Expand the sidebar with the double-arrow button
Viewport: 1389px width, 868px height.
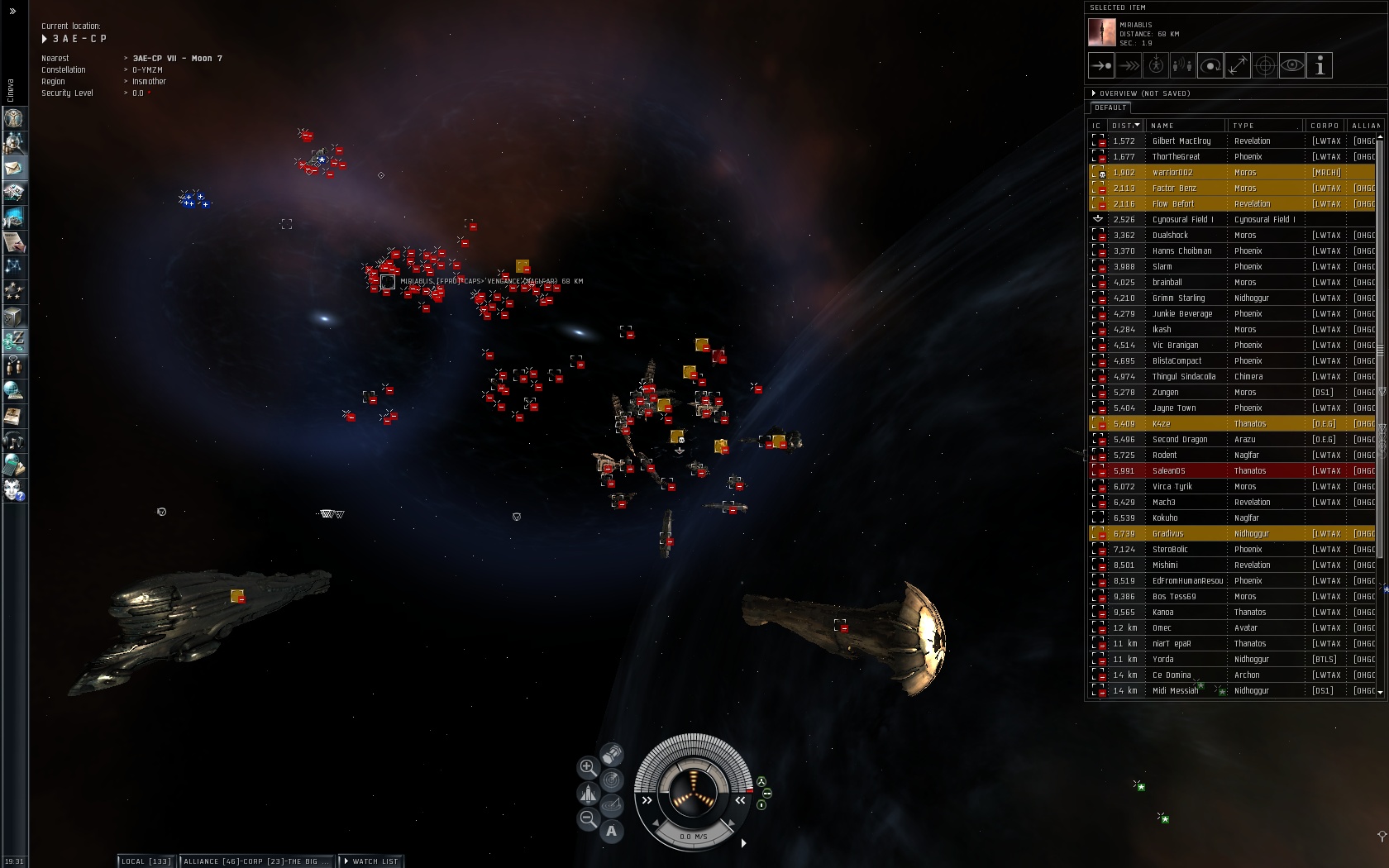coord(12,11)
